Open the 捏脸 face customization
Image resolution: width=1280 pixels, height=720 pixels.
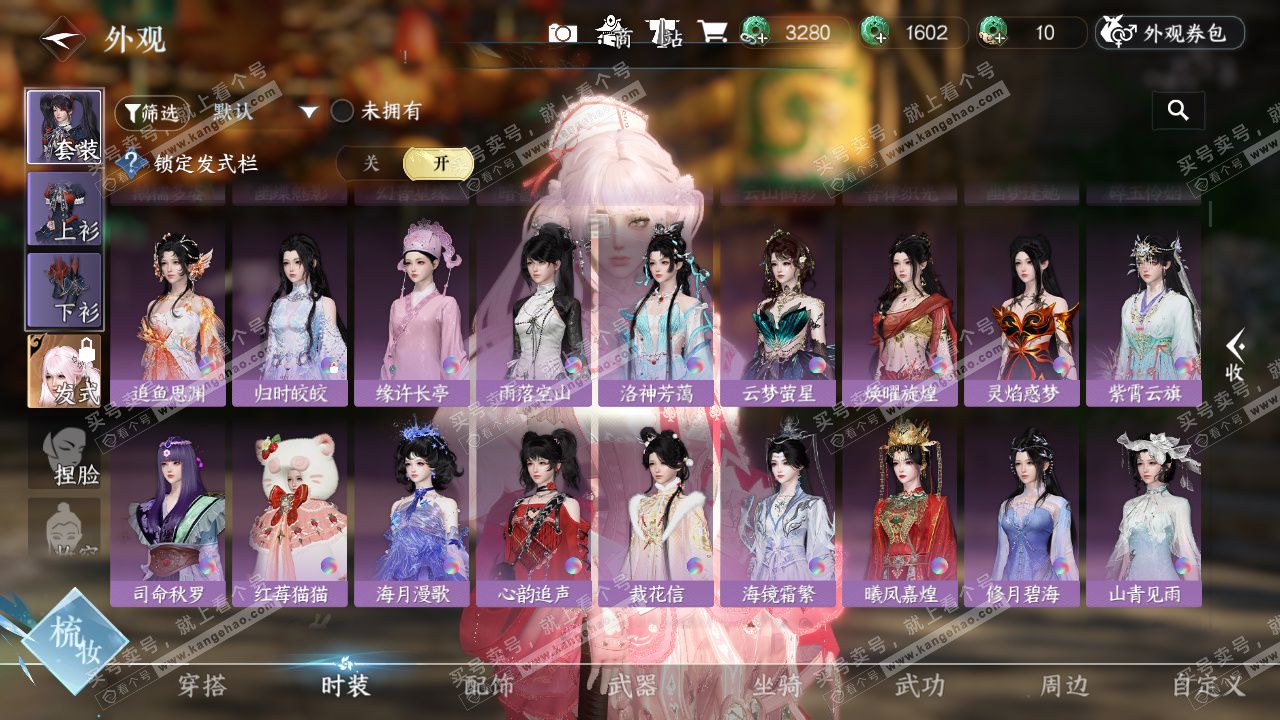coord(64,455)
